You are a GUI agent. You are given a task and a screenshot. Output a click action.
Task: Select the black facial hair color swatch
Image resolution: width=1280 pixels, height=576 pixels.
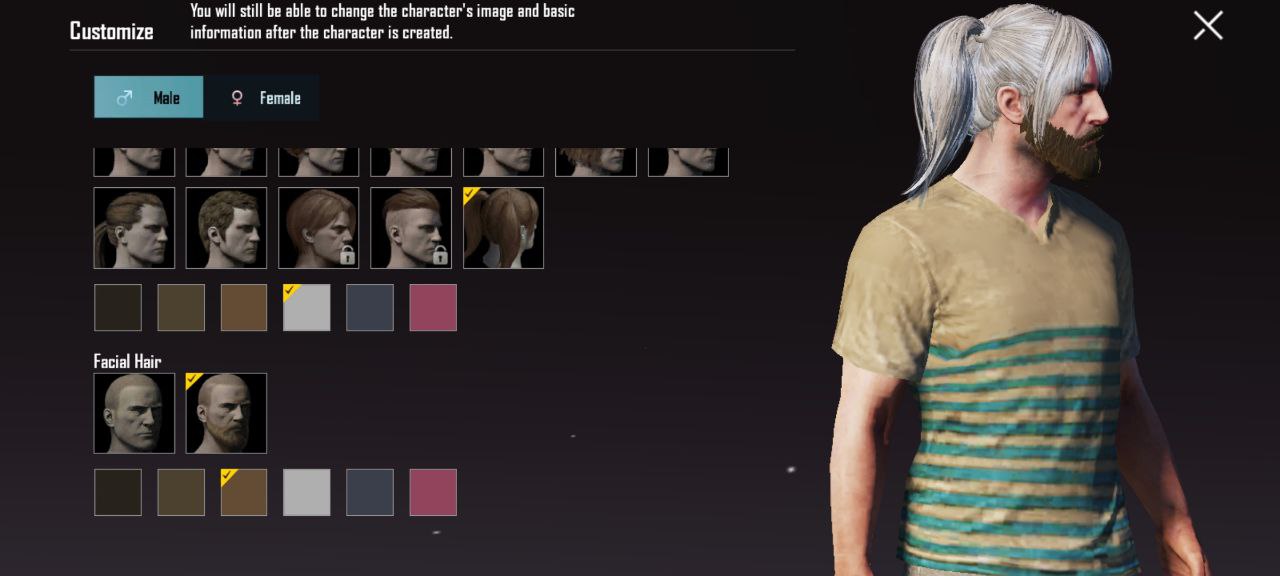(118, 492)
